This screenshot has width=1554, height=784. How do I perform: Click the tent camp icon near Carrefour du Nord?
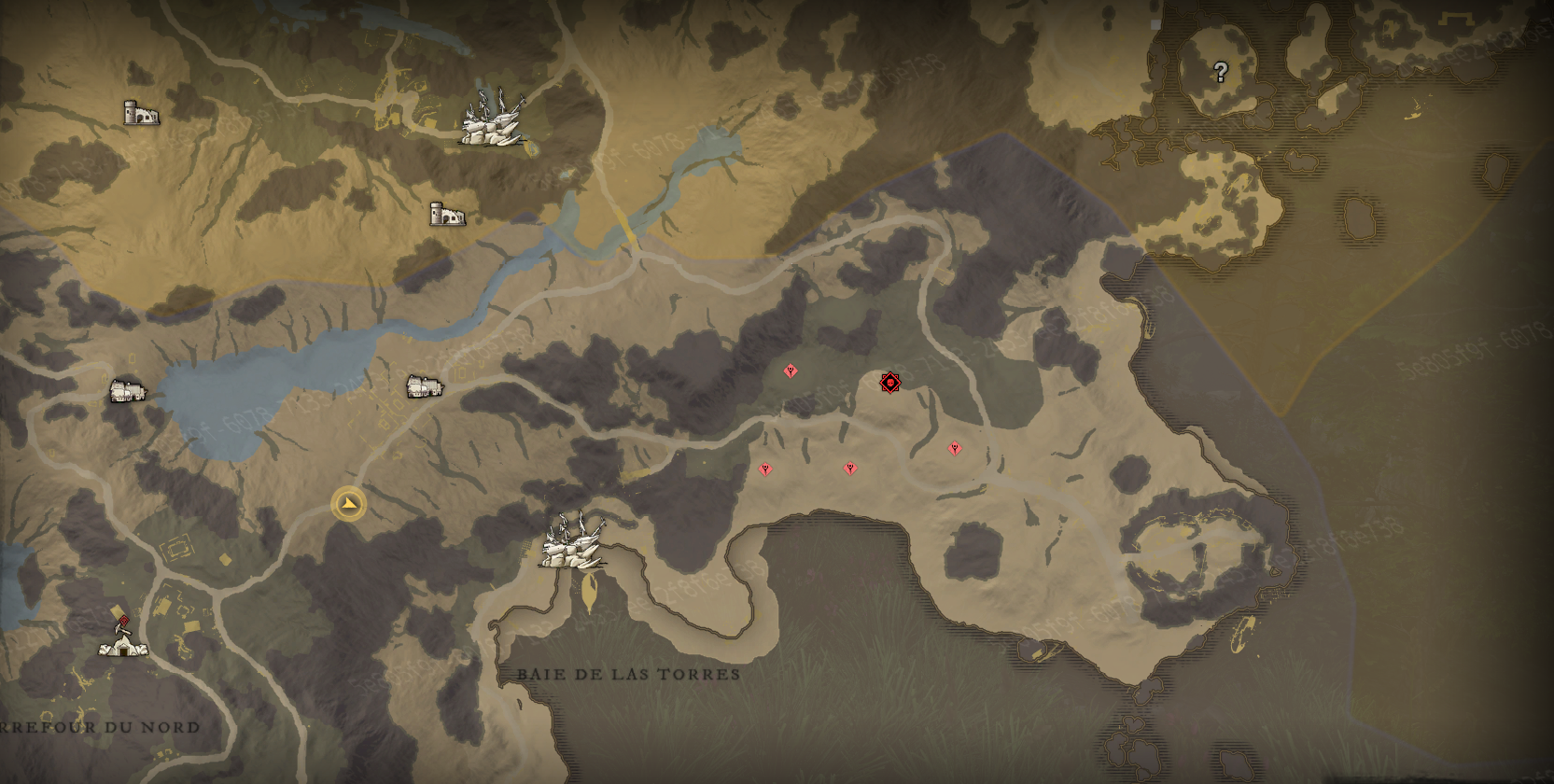[x=122, y=648]
